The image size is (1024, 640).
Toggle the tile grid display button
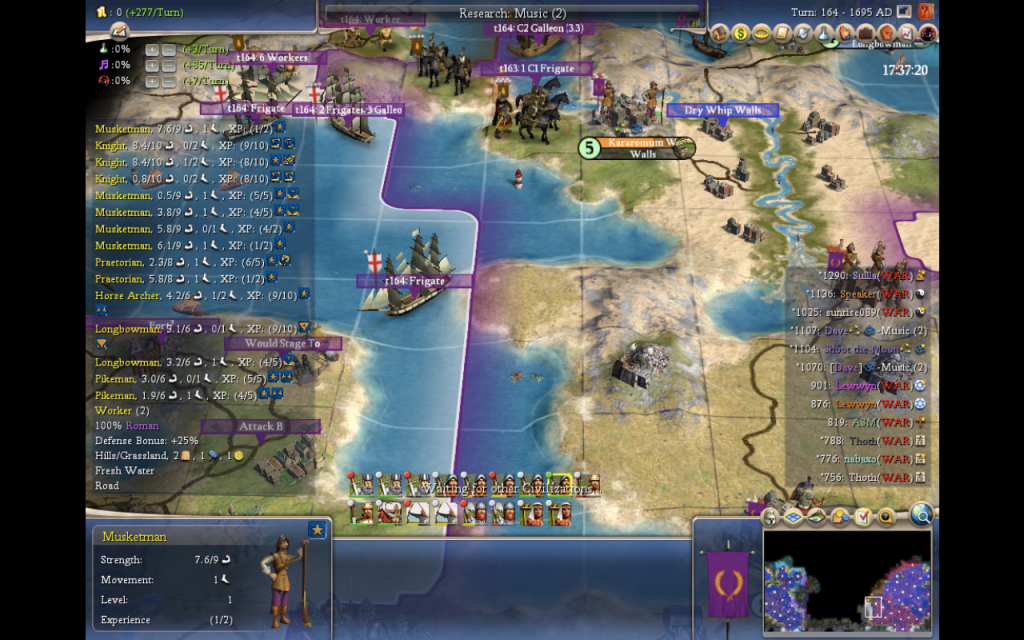[793, 517]
